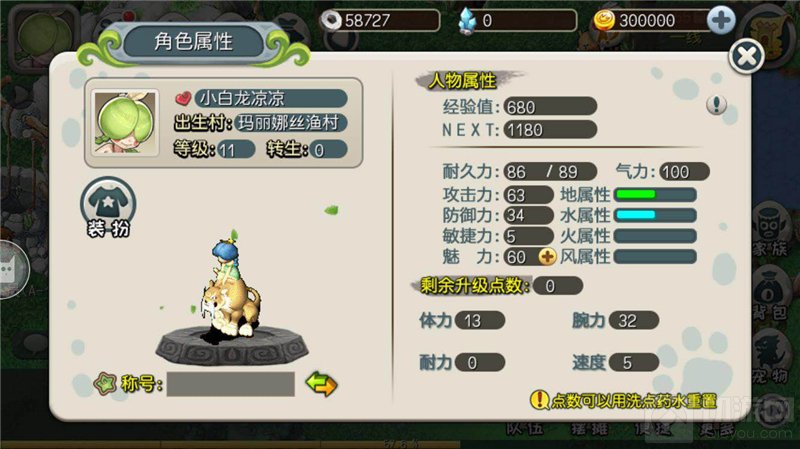The height and width of the screenshot is (449, 800).
Task: Select the 称号 title field
Action: pos(230,383)
